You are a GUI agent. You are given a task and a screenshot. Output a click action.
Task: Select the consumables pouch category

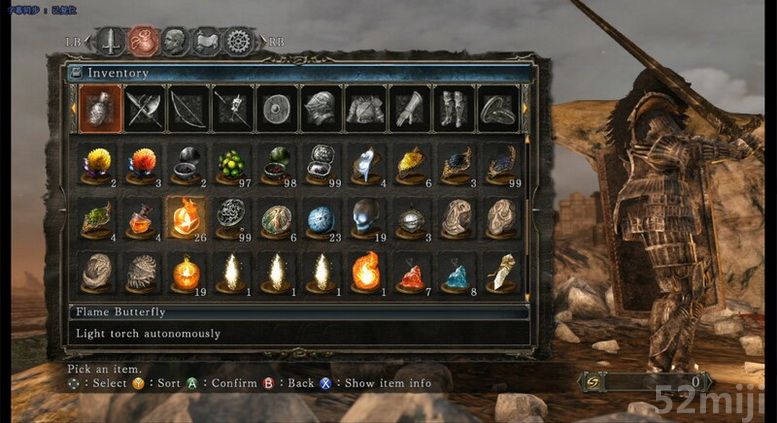100,108
